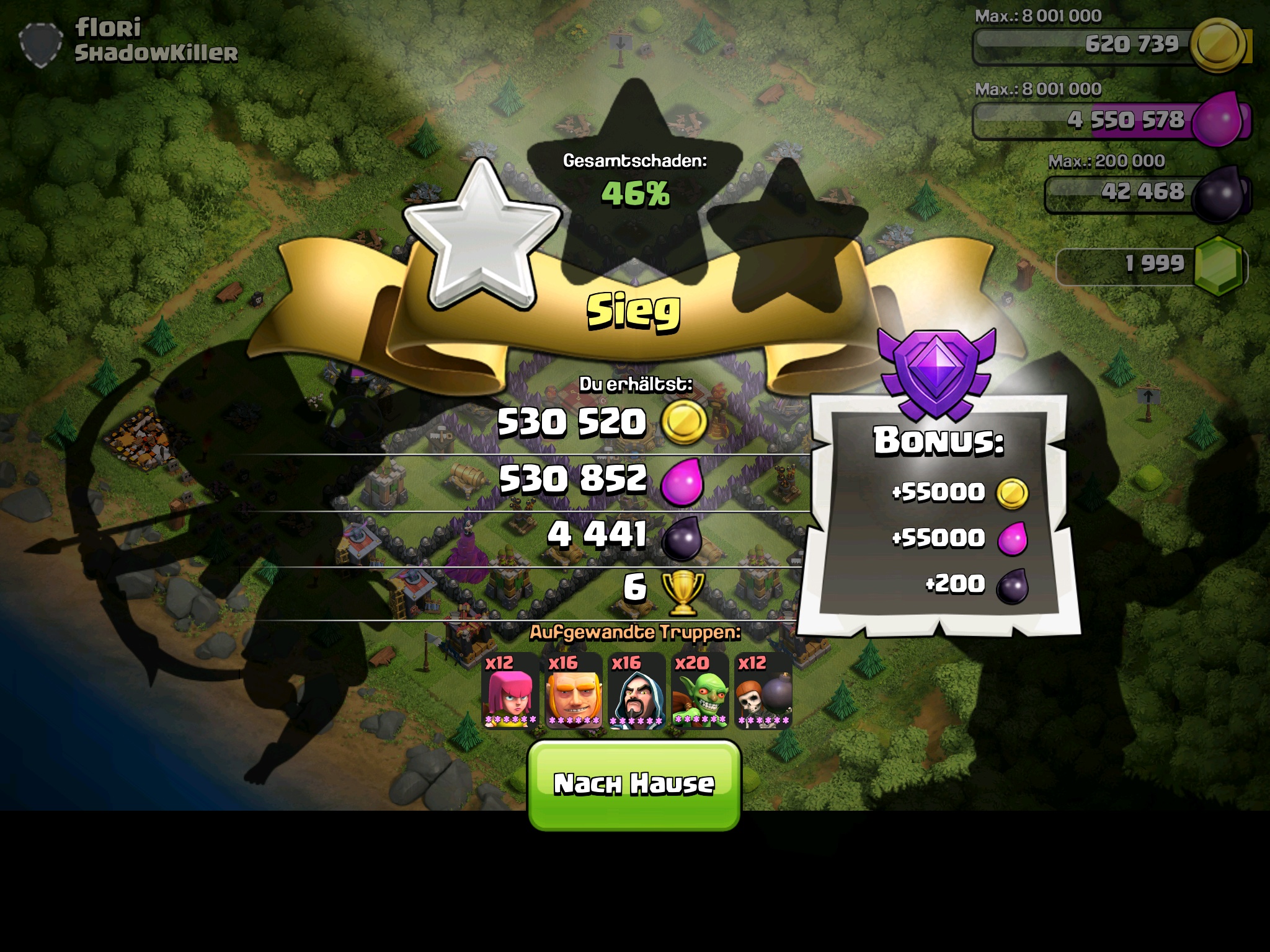This screenshot has width=1270, height=952.
Task: Return home with the Nach Hause button
Action: point(634,785)
